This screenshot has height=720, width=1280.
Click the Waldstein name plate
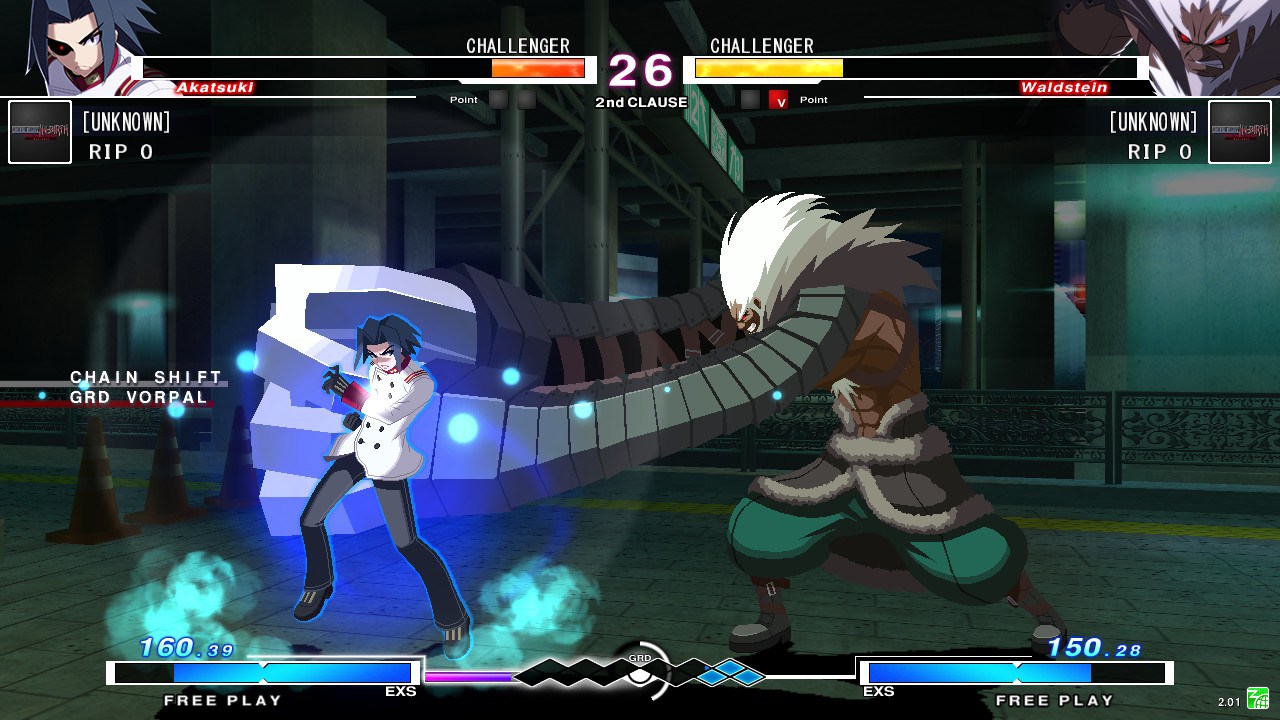tap(1066, 87)
